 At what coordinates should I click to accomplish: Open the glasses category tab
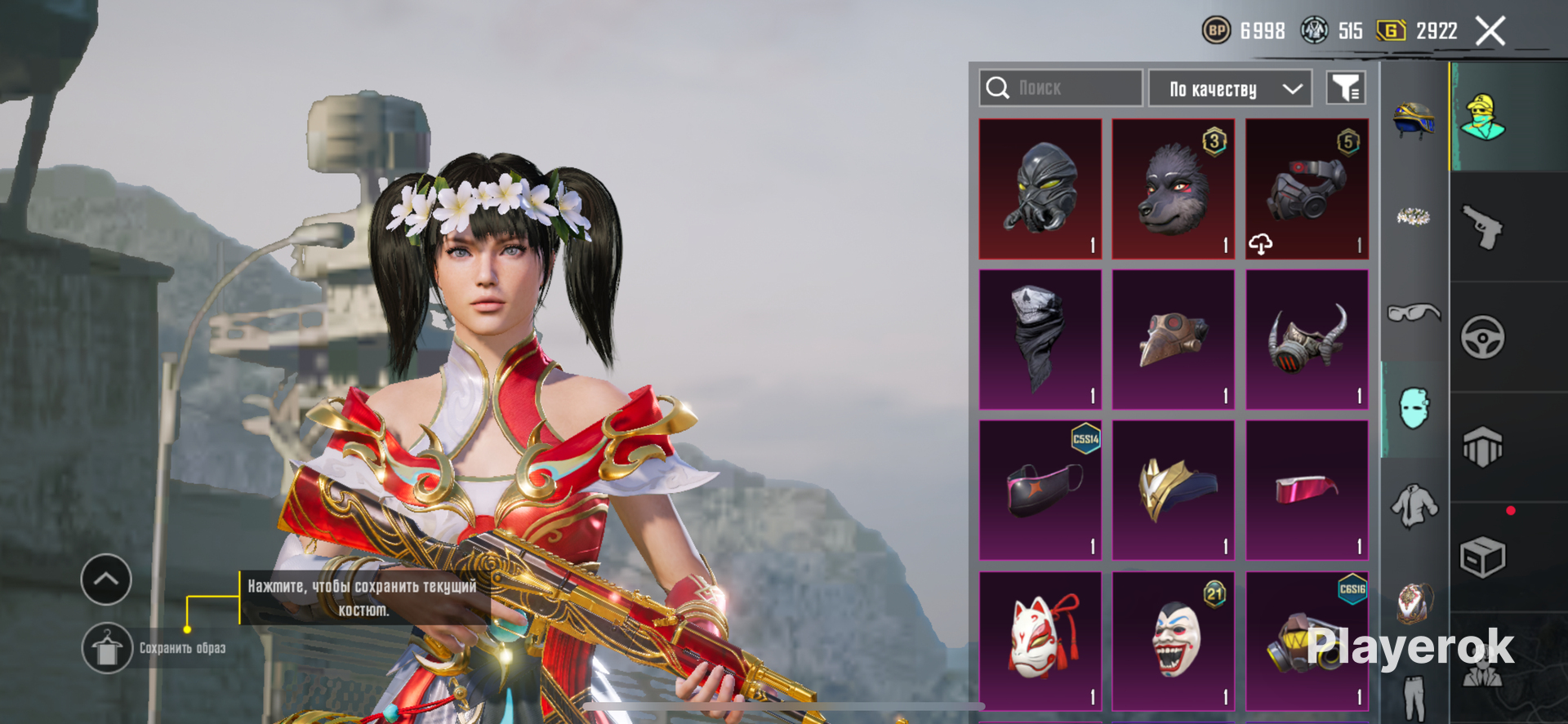[1414, 313]
